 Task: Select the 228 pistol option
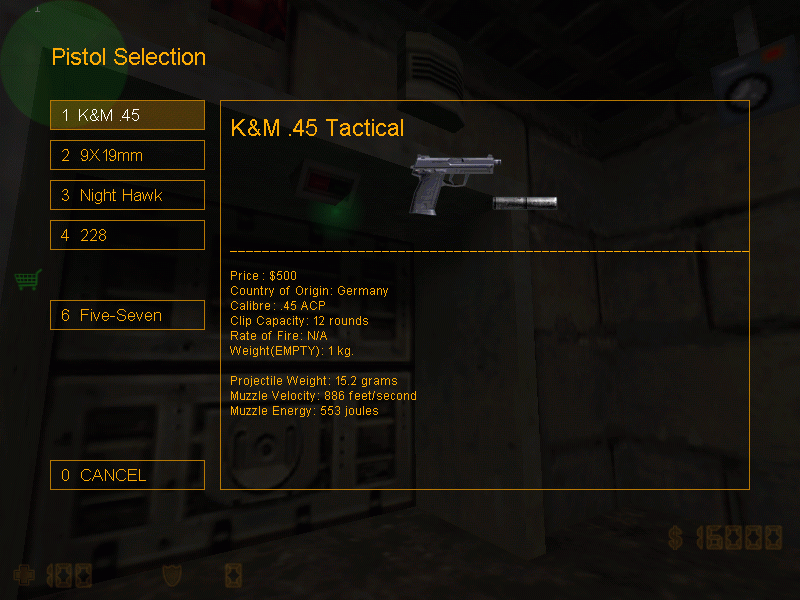tap(127, 235)
